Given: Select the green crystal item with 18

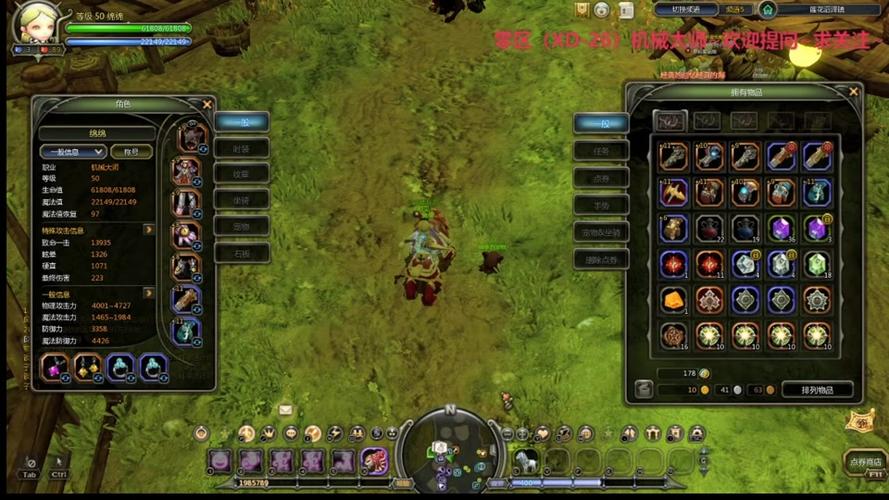Looking at the screenshot, I should [x=816, y=264].
